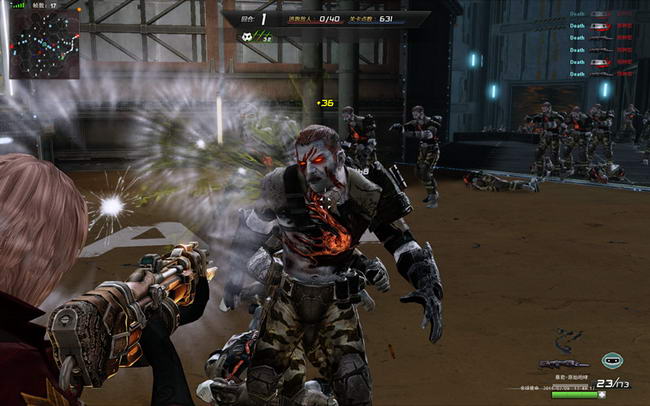
Task: Click the minimap radar
Action: tap(44, 44)
